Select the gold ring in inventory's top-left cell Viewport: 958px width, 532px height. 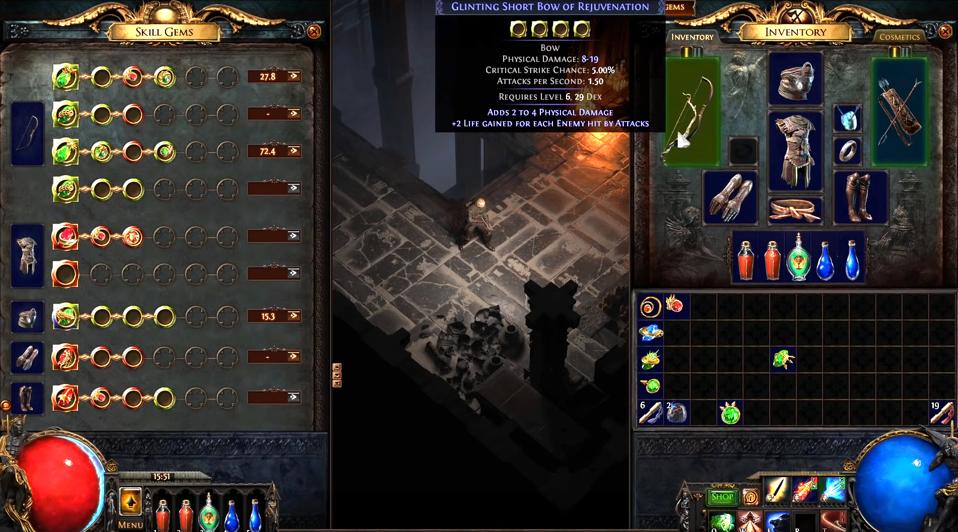[x=650, y=306]
